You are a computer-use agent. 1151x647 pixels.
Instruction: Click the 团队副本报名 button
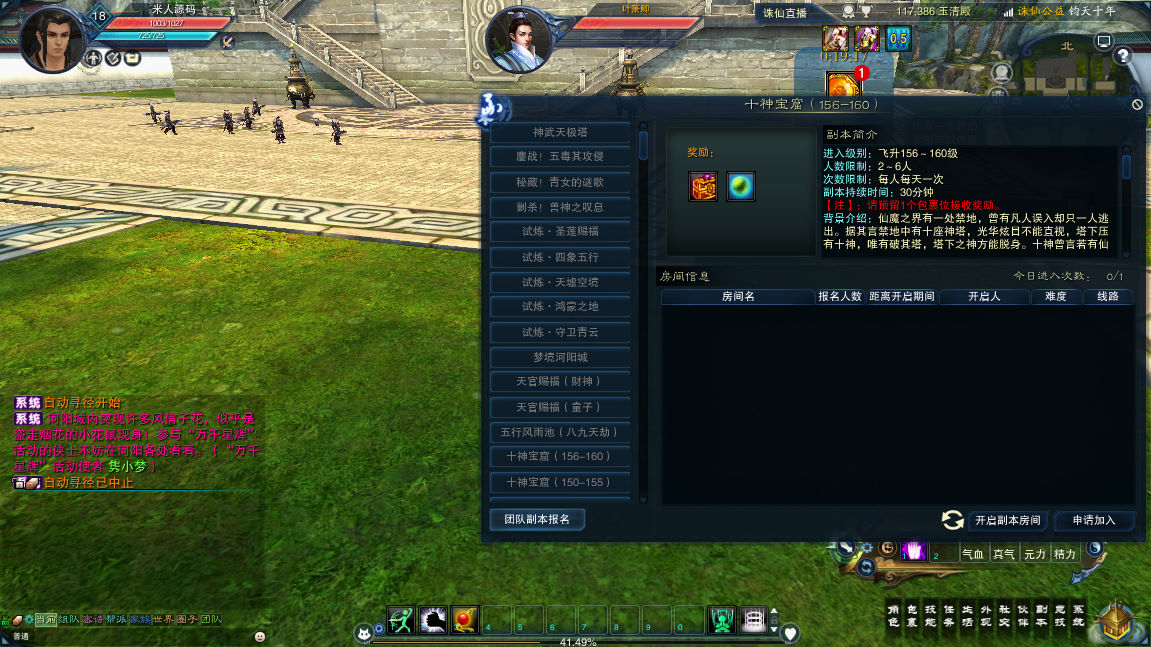point(537,519)
